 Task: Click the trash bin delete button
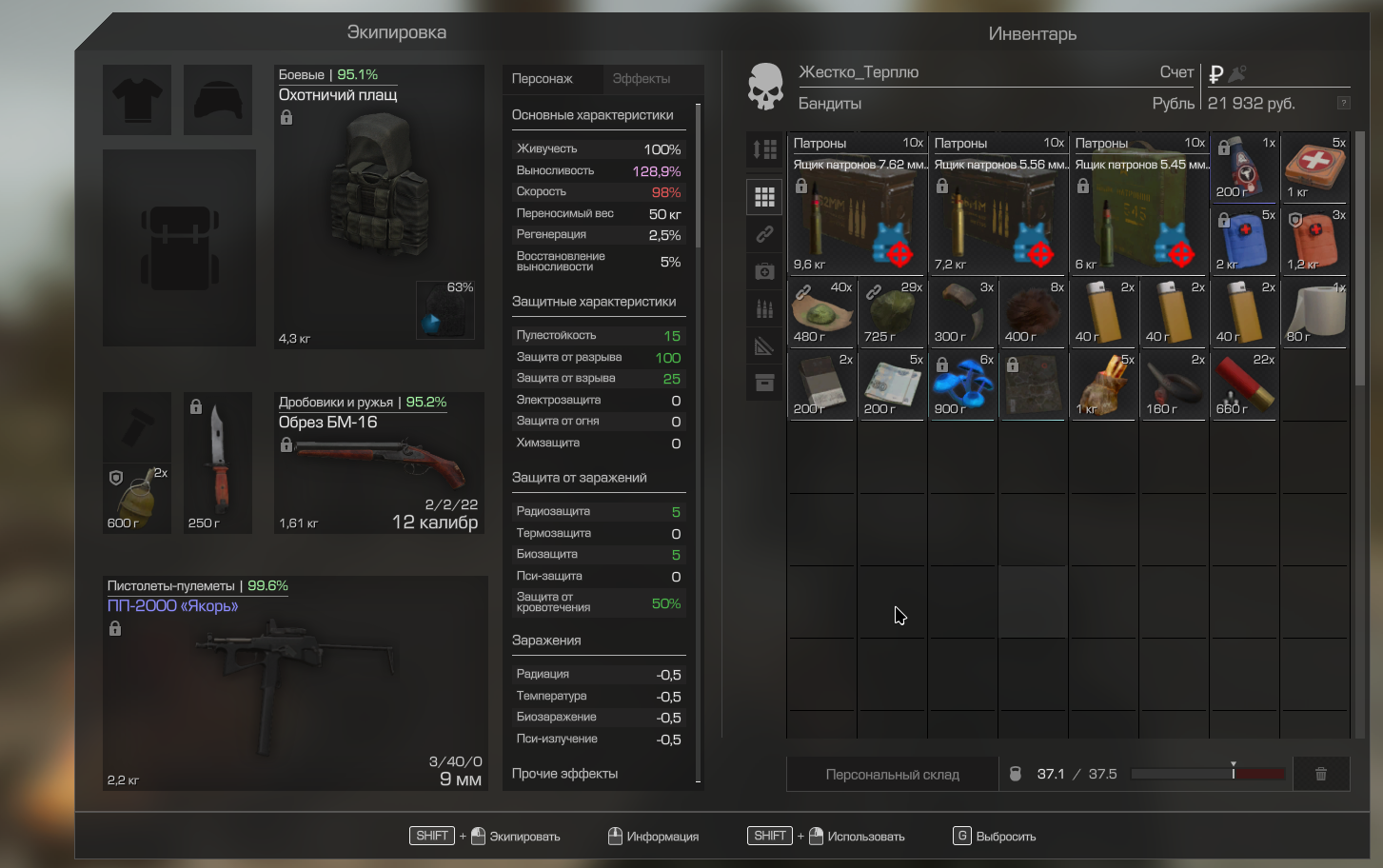1320,775
